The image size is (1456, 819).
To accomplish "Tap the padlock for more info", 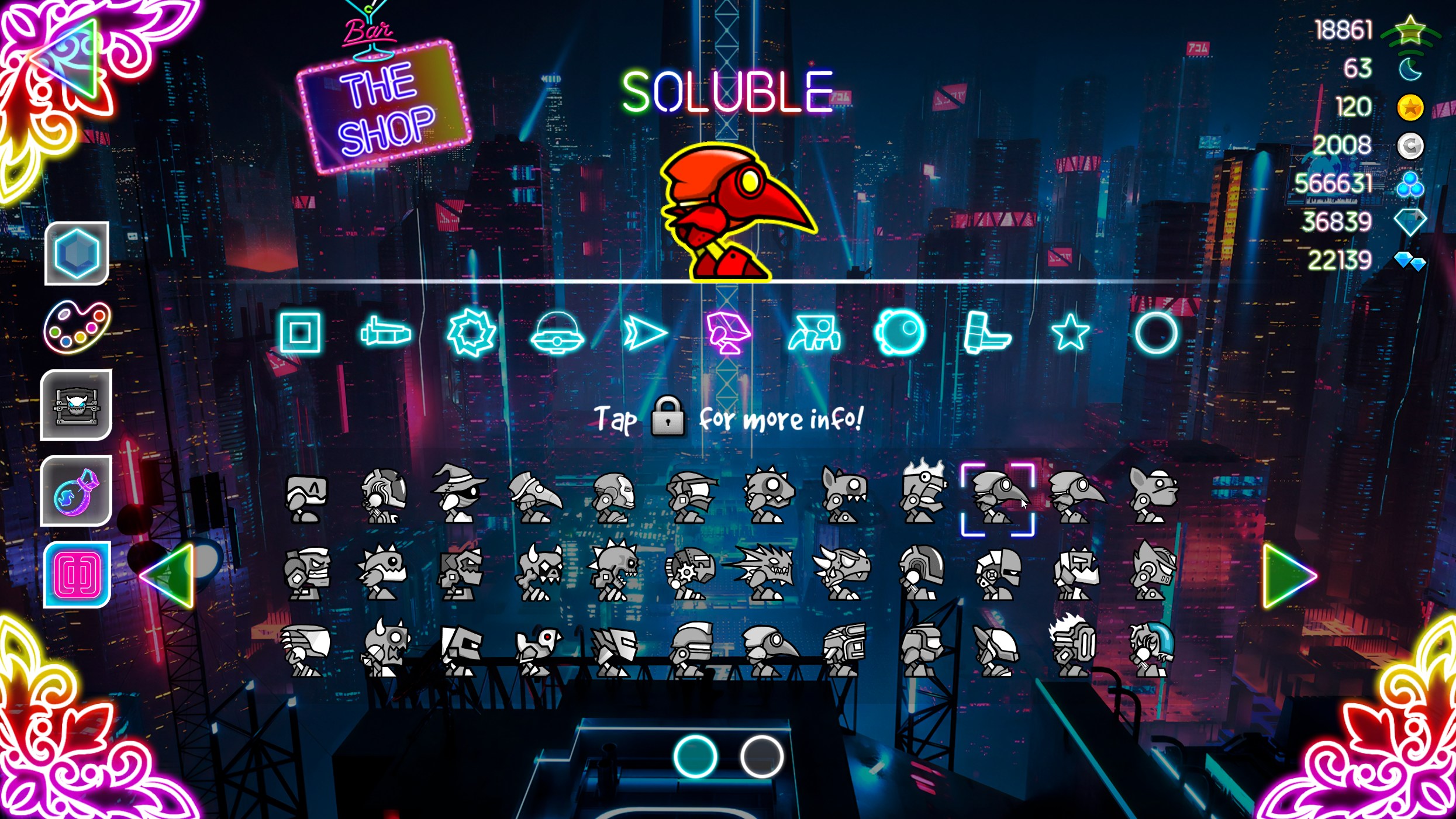I will click(x=667, y=417).
